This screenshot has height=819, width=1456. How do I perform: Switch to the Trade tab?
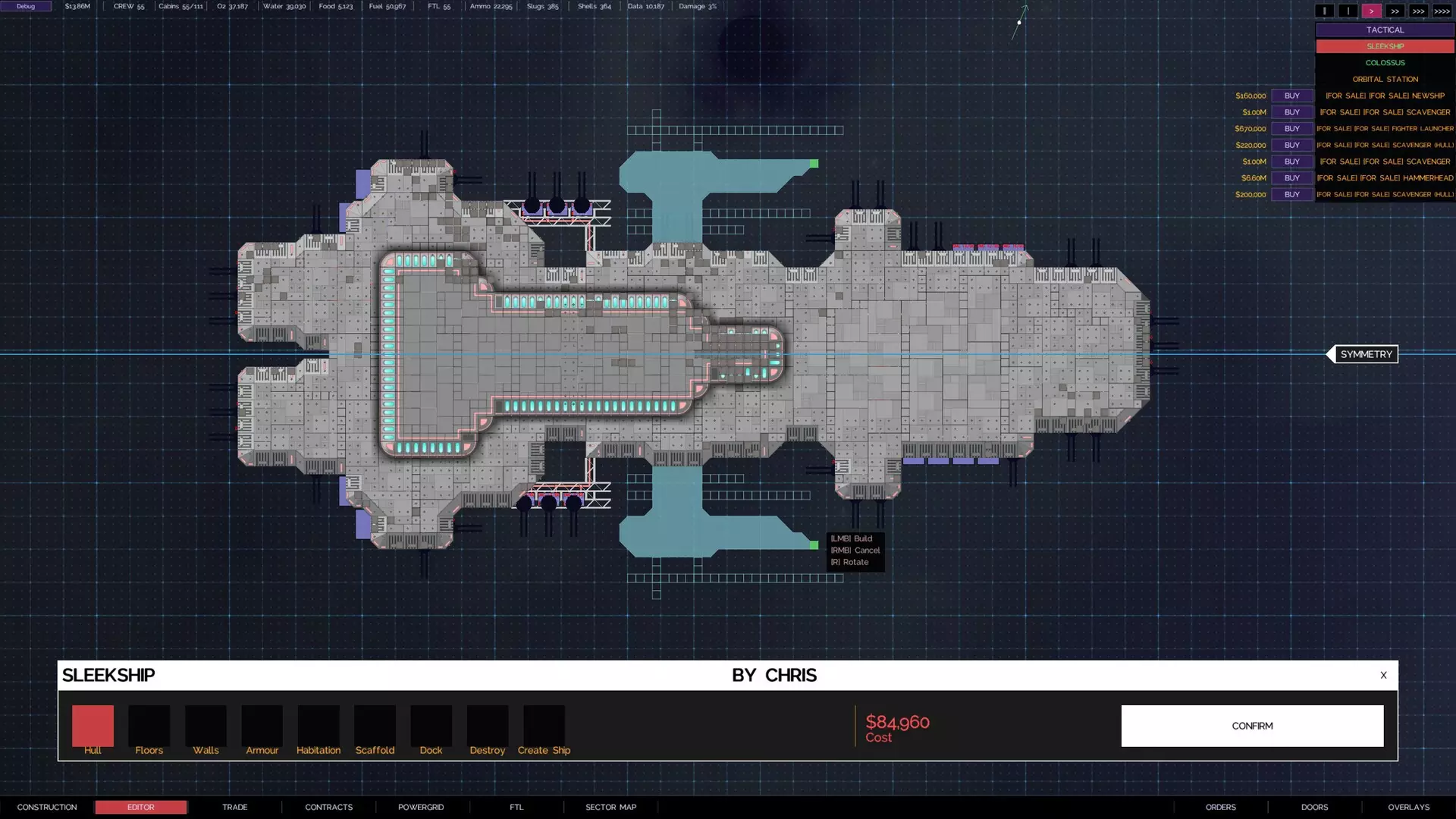234,807
